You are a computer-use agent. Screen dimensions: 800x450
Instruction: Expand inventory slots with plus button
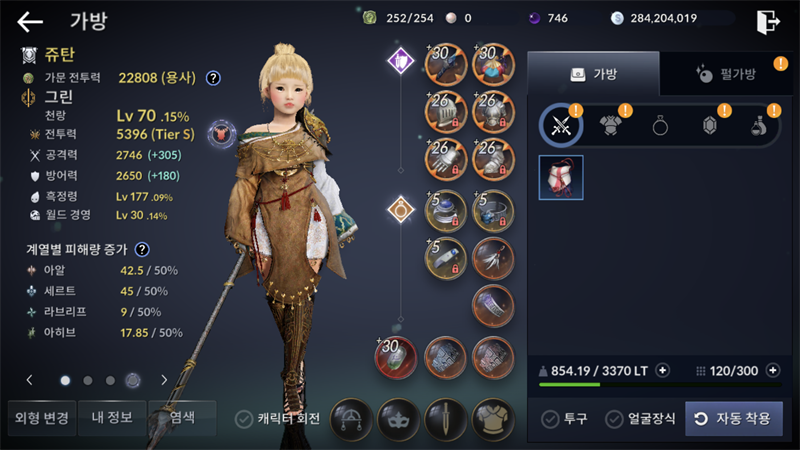pyautogui.click(x=772, y=371)
